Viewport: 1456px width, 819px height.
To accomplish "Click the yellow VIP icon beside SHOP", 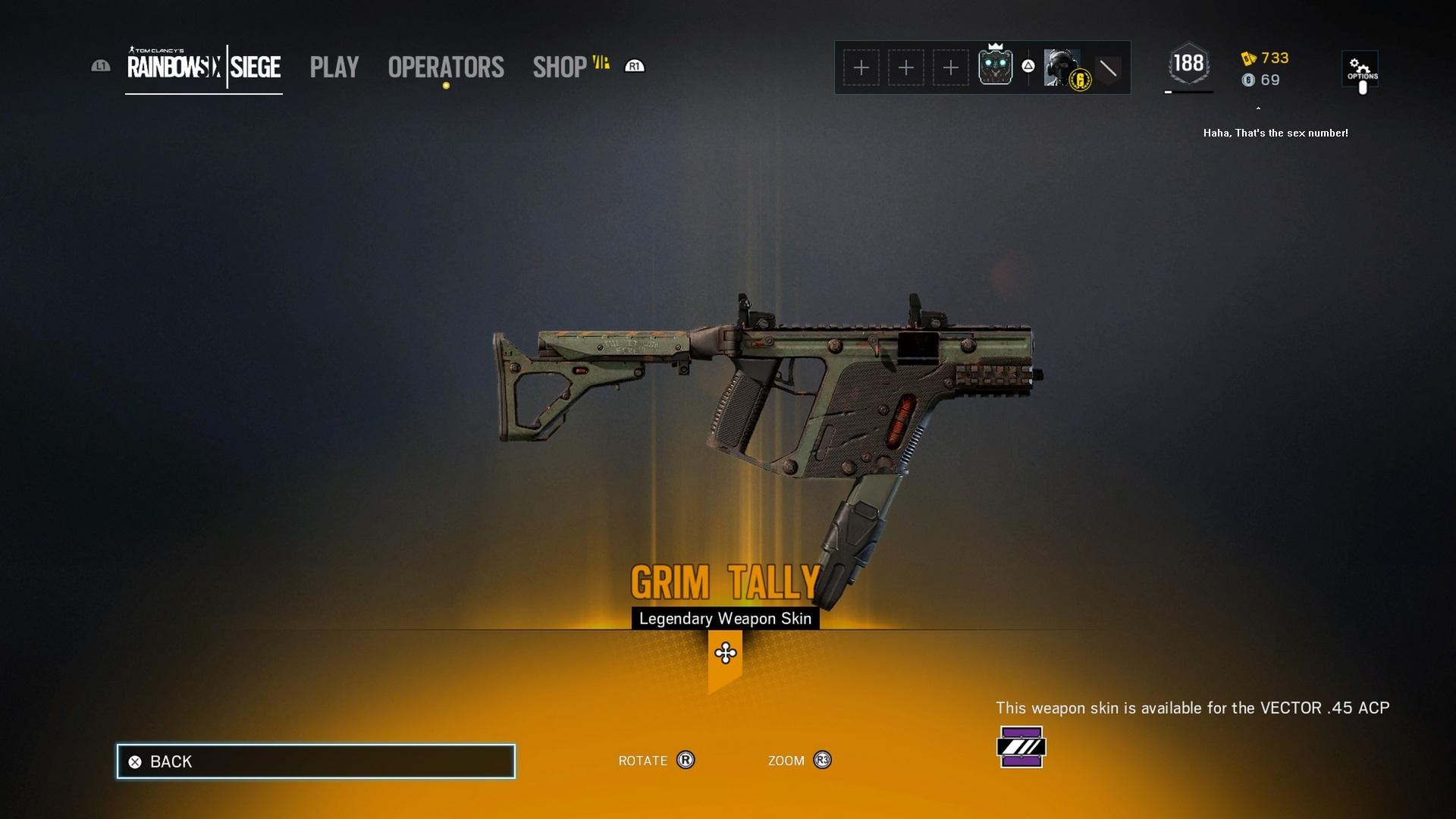I will coord(601,63).
